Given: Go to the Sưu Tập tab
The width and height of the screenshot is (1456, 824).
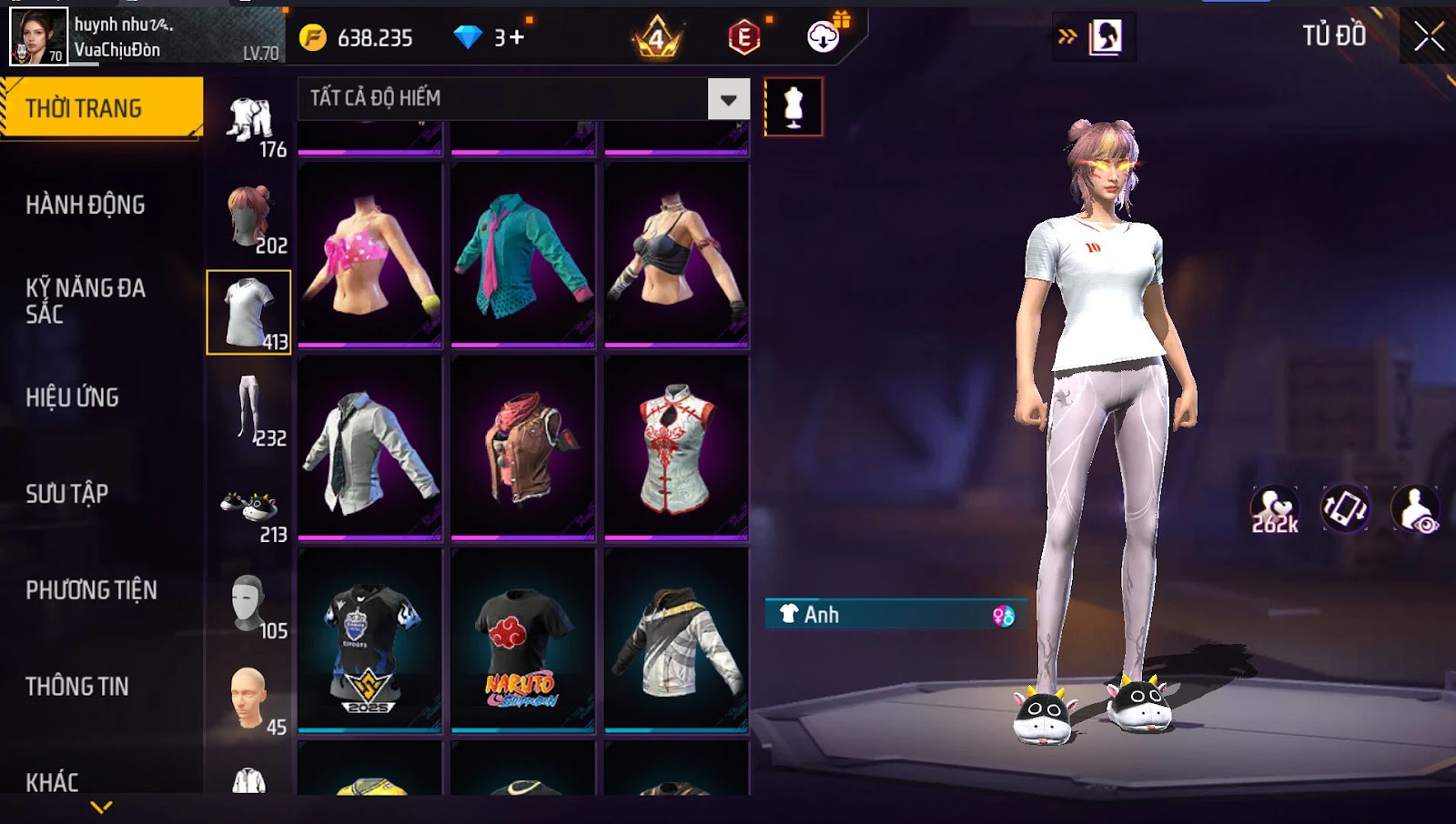Looking at the screenshot, I should coord(67,494).
